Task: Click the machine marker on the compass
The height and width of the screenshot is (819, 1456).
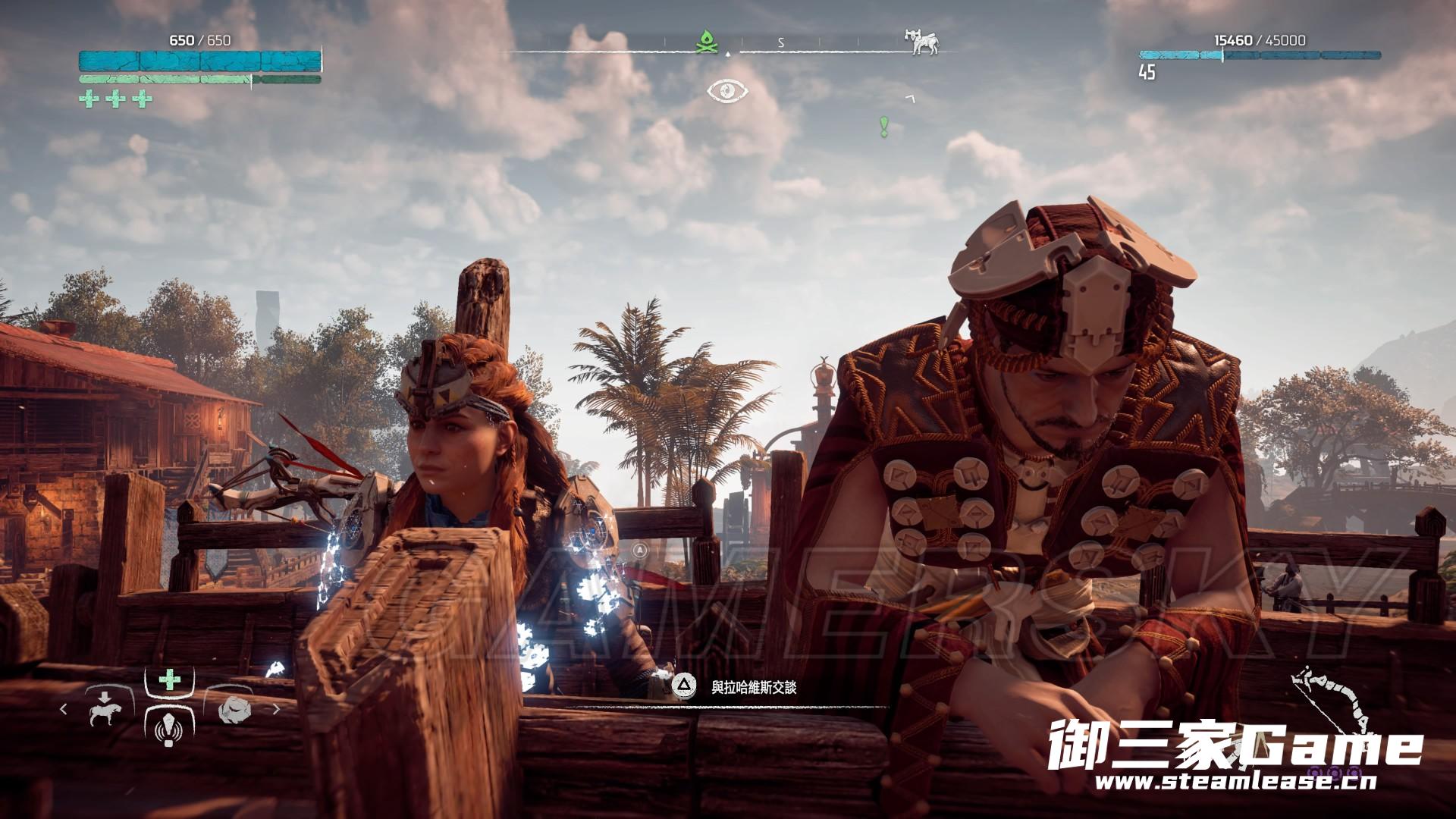Action: [921, 42]
